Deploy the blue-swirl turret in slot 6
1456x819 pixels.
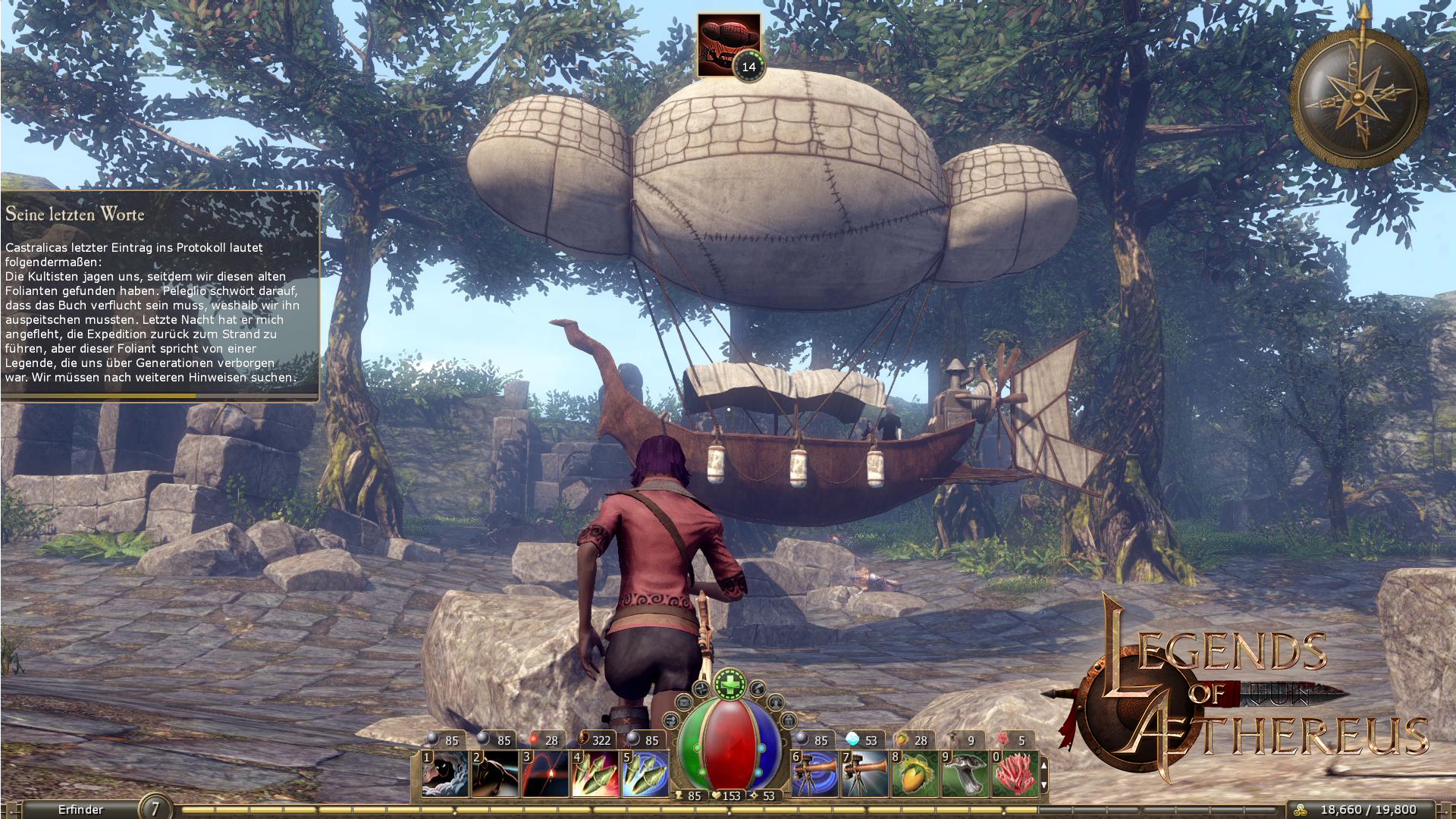click(815, 773)
